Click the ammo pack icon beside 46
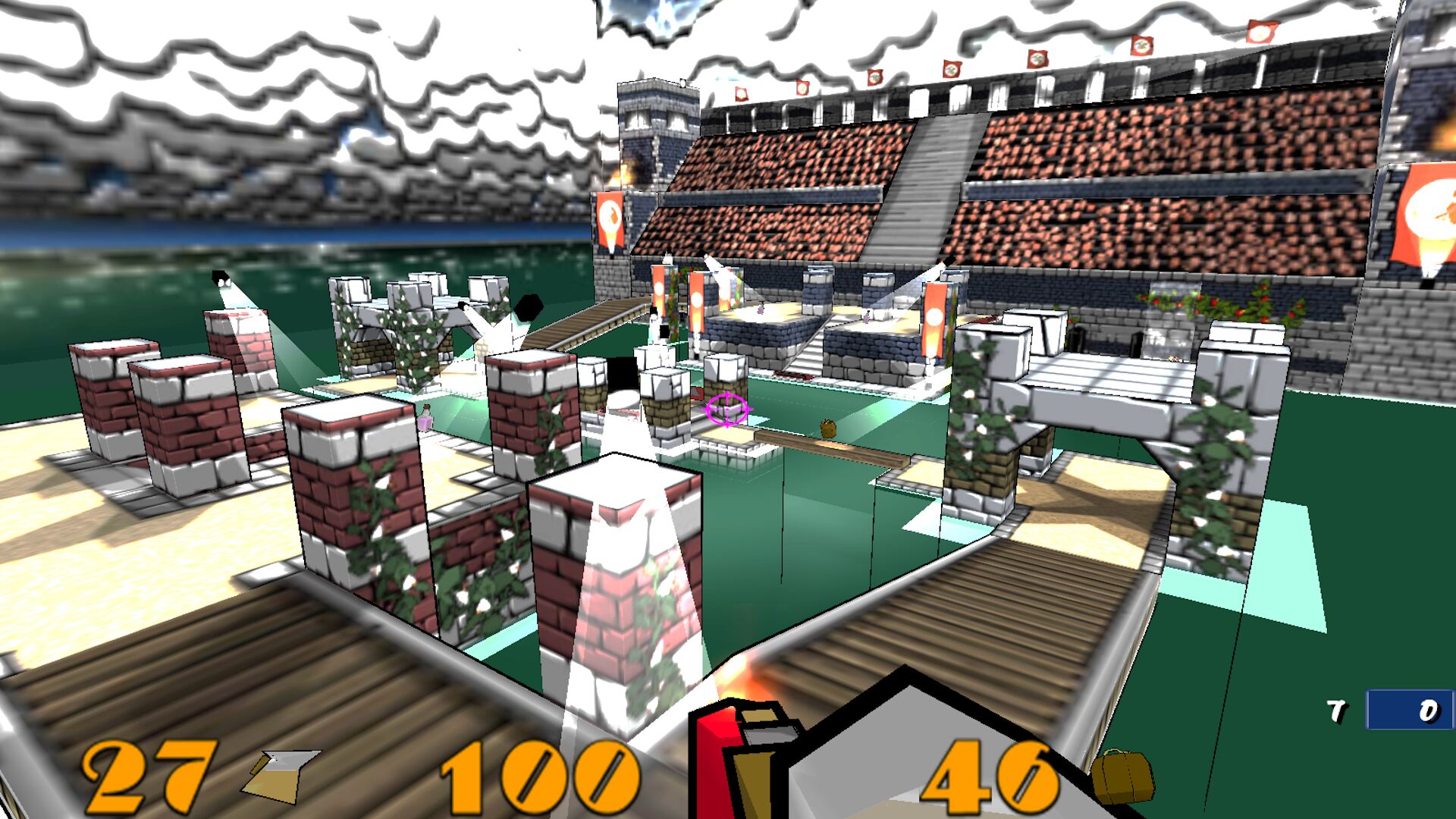1456x819 pixels. 1122,776
